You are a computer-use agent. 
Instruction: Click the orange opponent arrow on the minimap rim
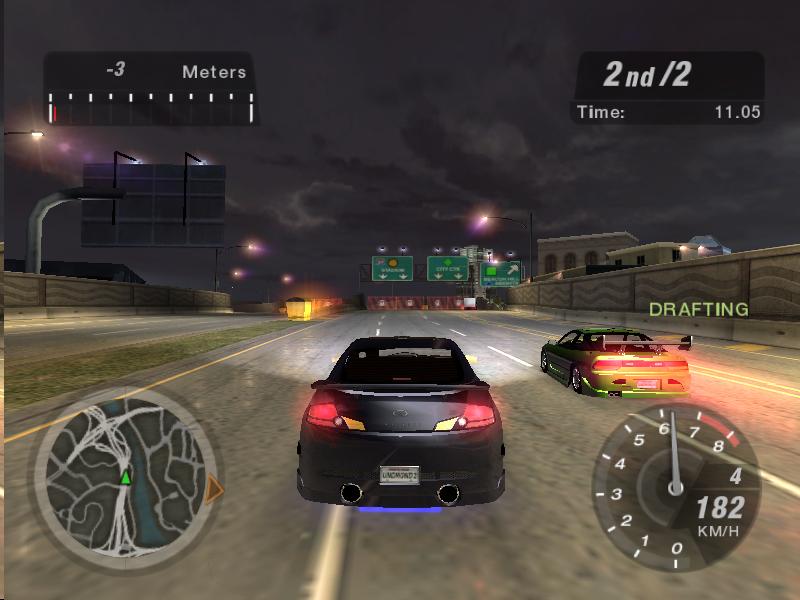tap(213, 489)
